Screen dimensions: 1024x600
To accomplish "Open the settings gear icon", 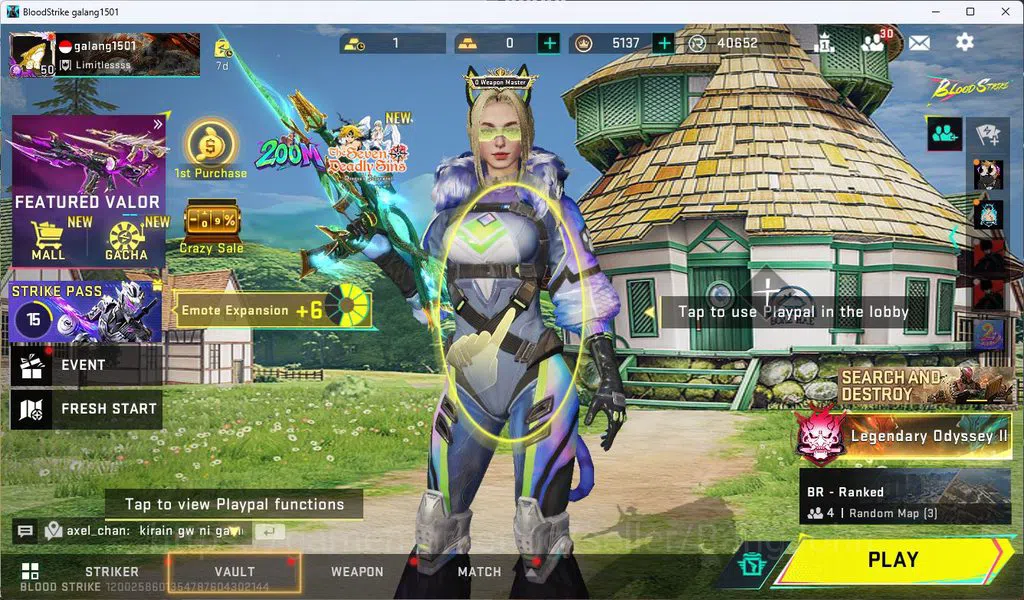I will click(x=964, y=42).
